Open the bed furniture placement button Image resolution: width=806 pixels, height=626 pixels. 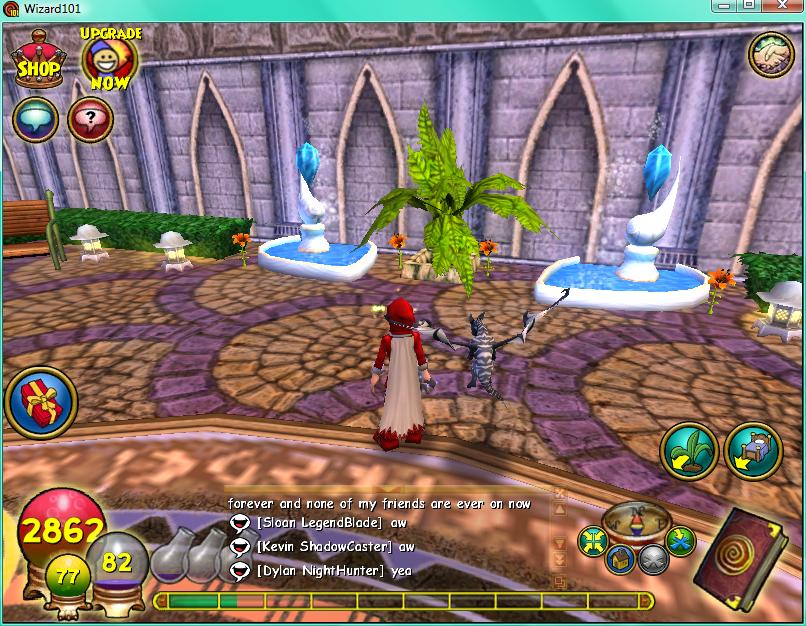tap(753, 453)
